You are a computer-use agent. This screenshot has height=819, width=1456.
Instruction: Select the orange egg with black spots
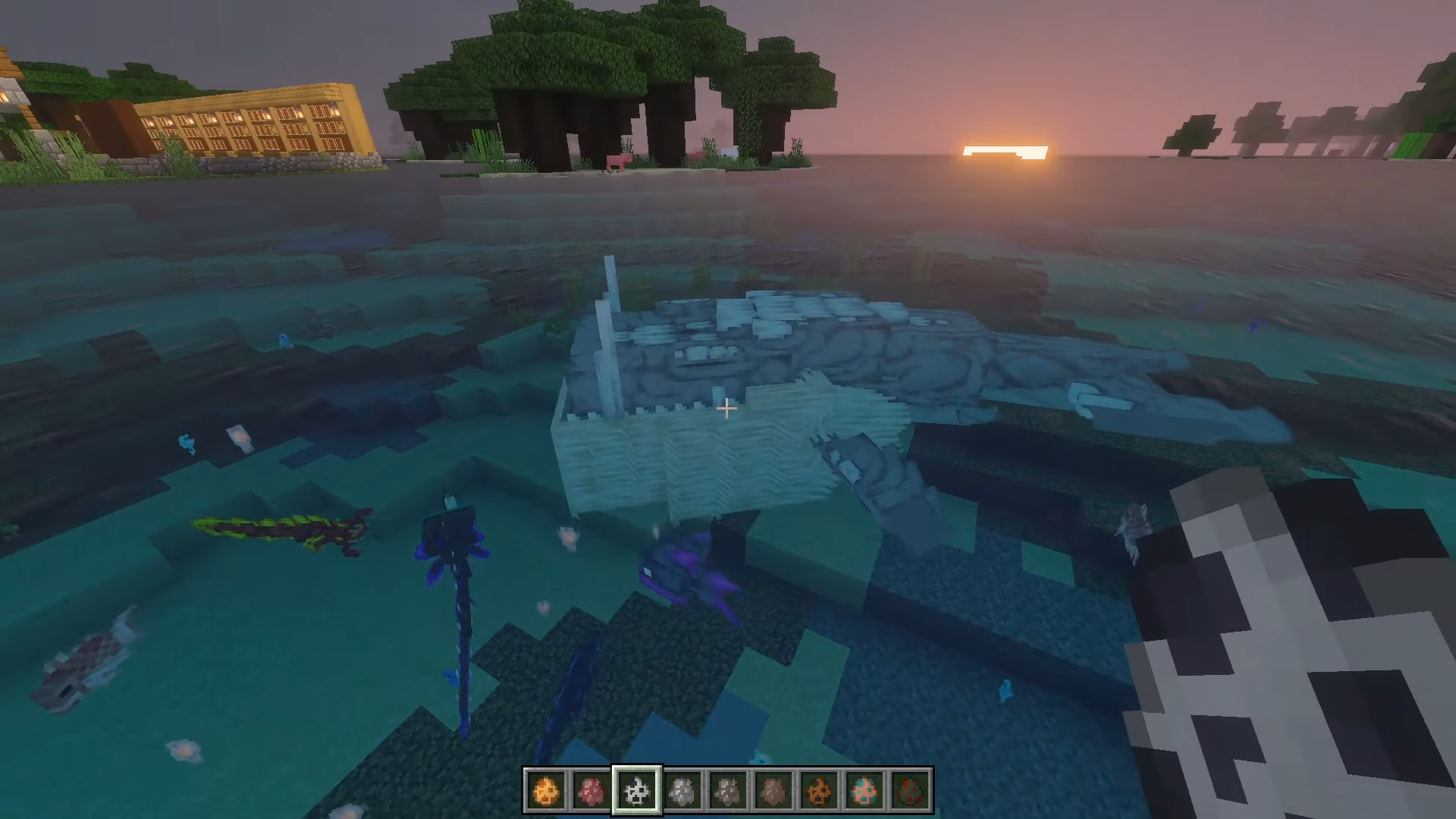[x=819, y=791]
